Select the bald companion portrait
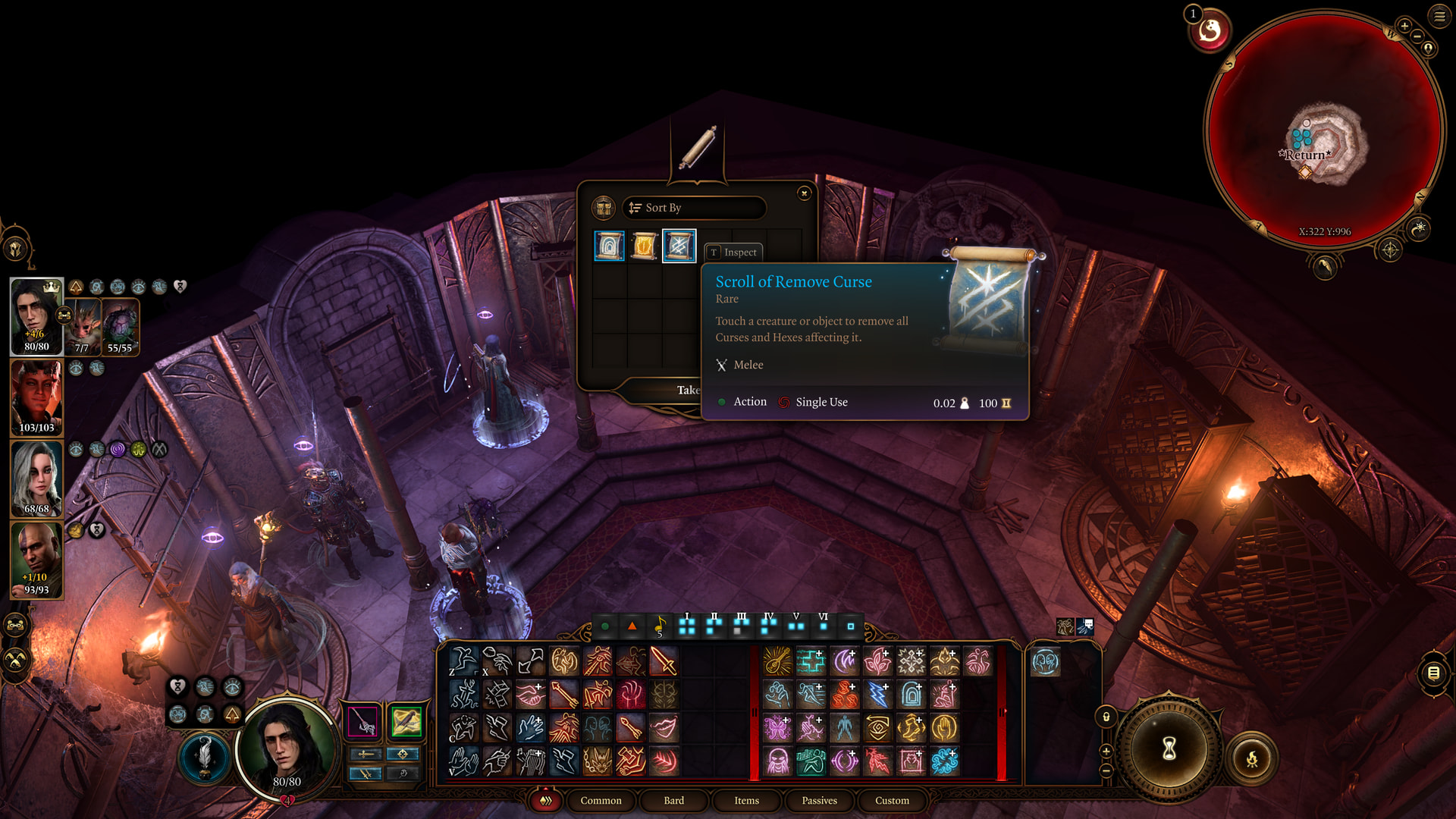This screenshot has height=819, width=1456. (x=36, y=560)
